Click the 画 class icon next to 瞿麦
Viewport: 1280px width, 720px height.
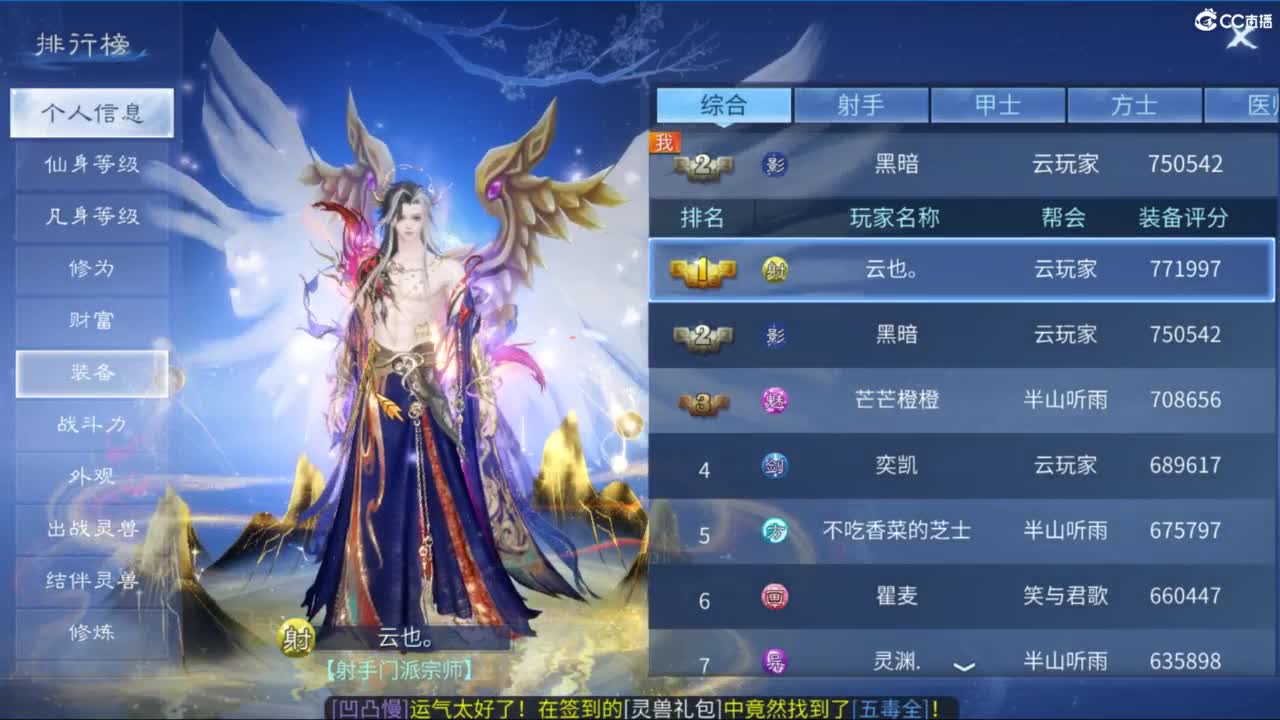(x=775, y=596)
